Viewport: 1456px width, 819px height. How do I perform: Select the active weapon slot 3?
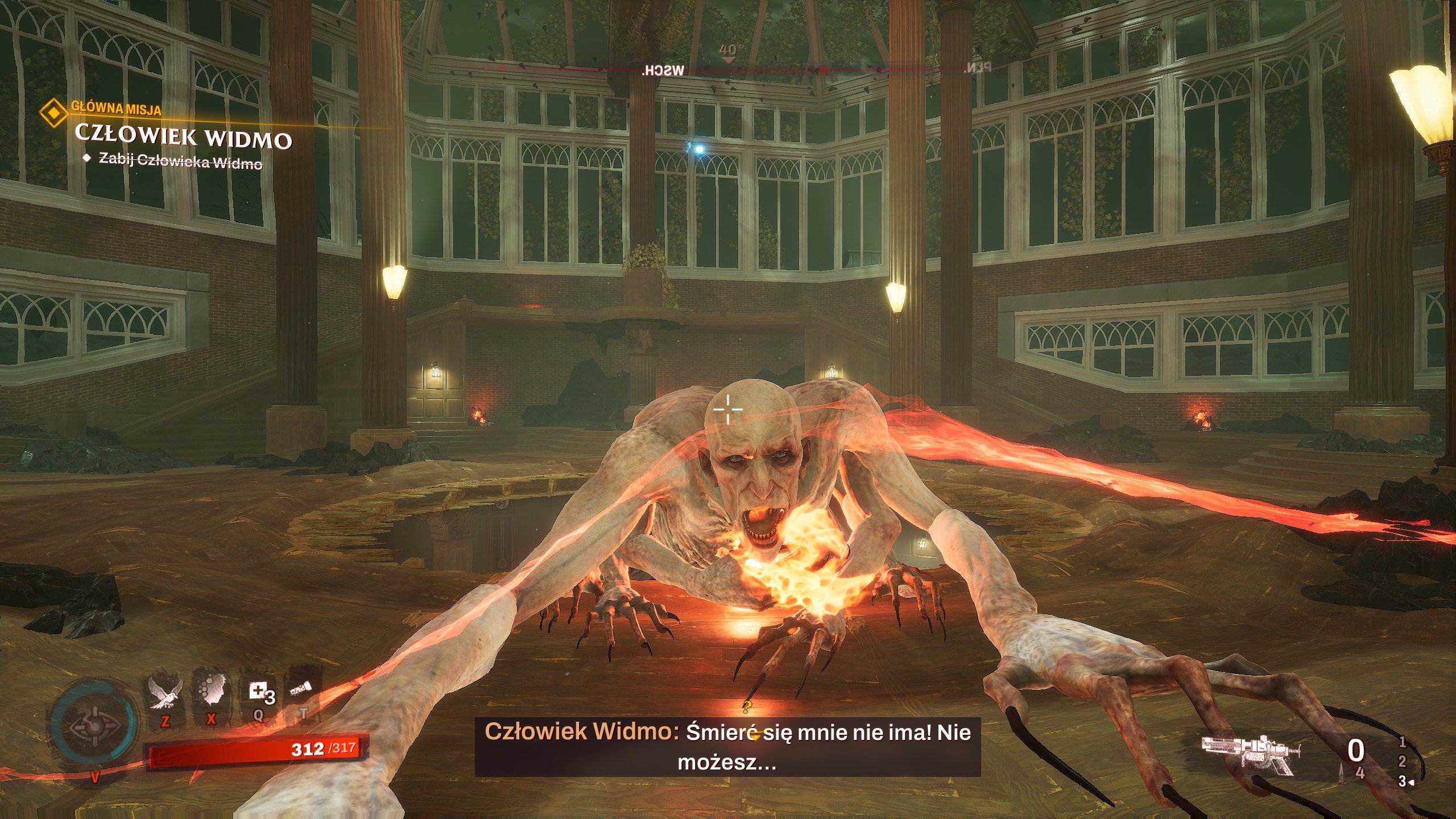coord(1403,781)
